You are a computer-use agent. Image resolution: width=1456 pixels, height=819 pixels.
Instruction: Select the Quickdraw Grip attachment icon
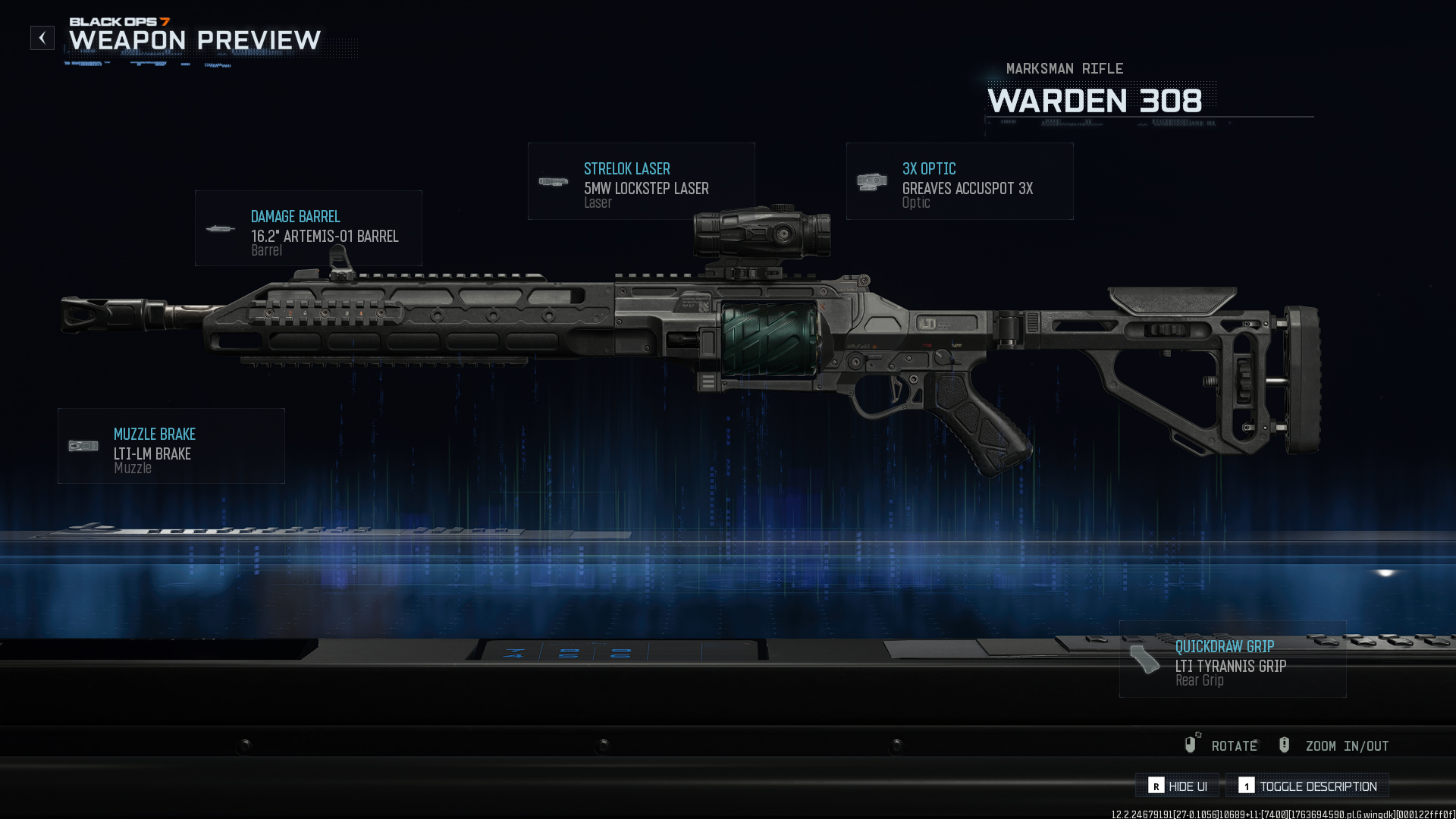[x=1144, y=660]
